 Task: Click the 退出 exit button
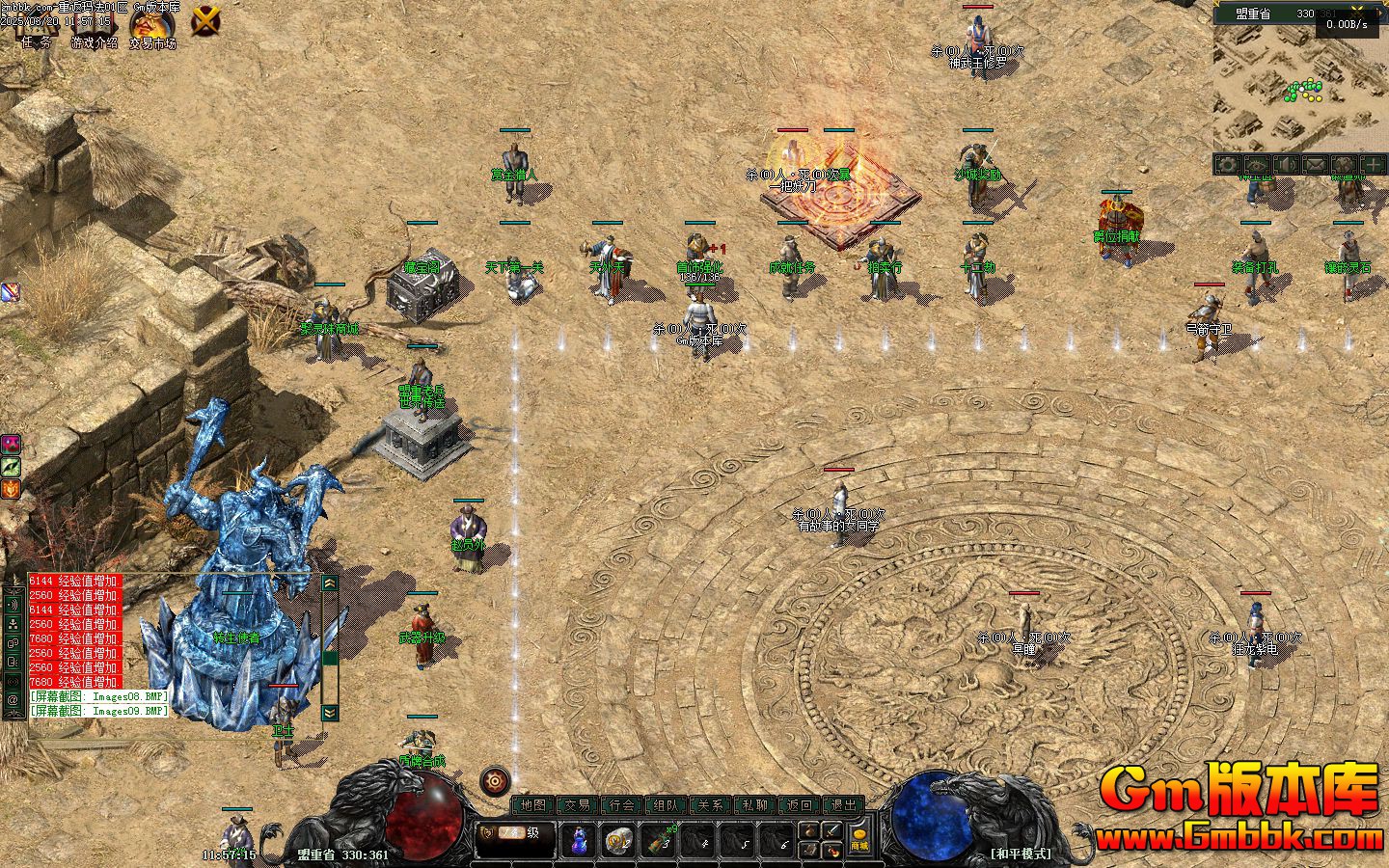point(844,805)
